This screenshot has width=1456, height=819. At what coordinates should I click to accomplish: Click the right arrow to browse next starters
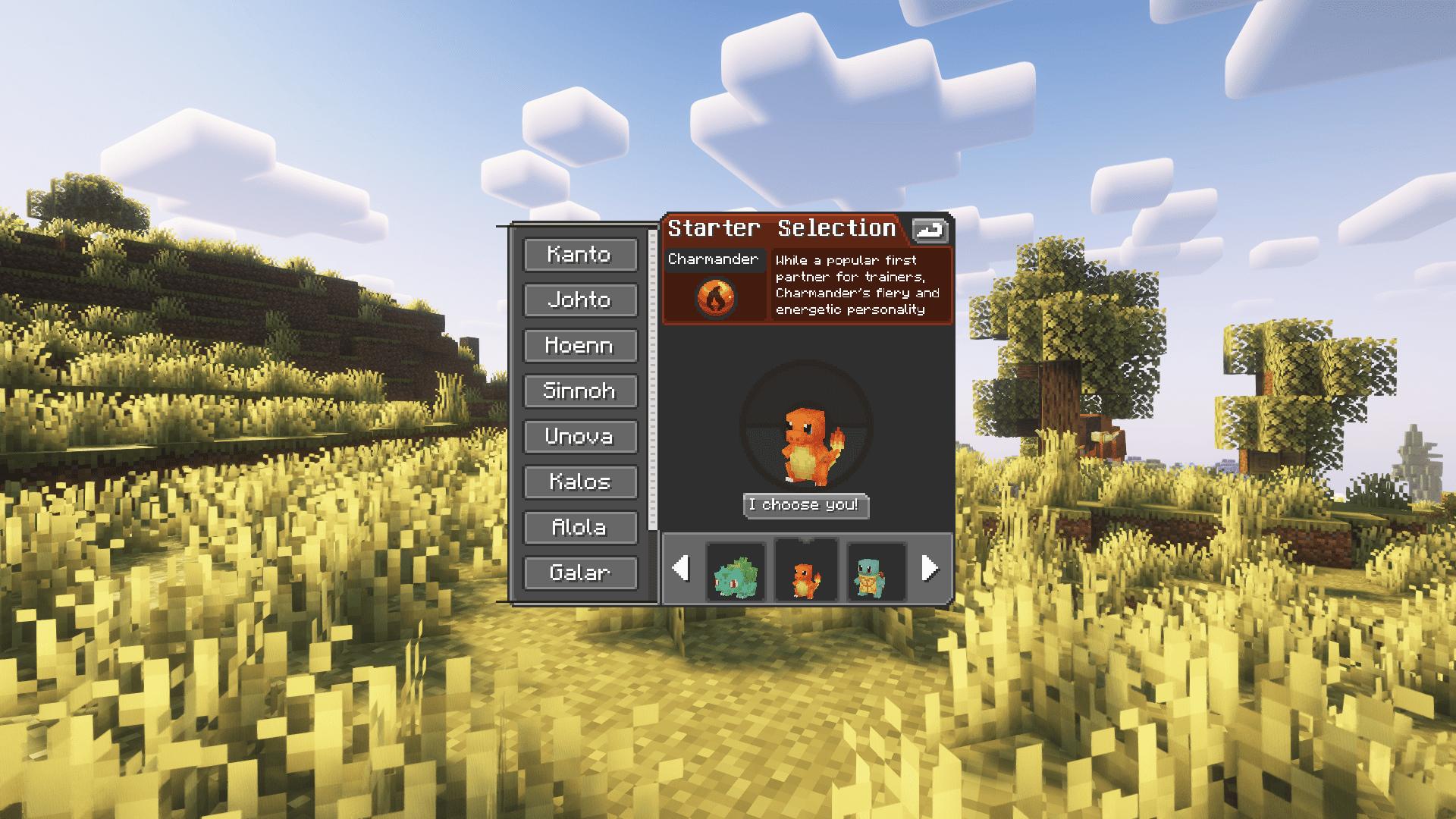[930, 569]
